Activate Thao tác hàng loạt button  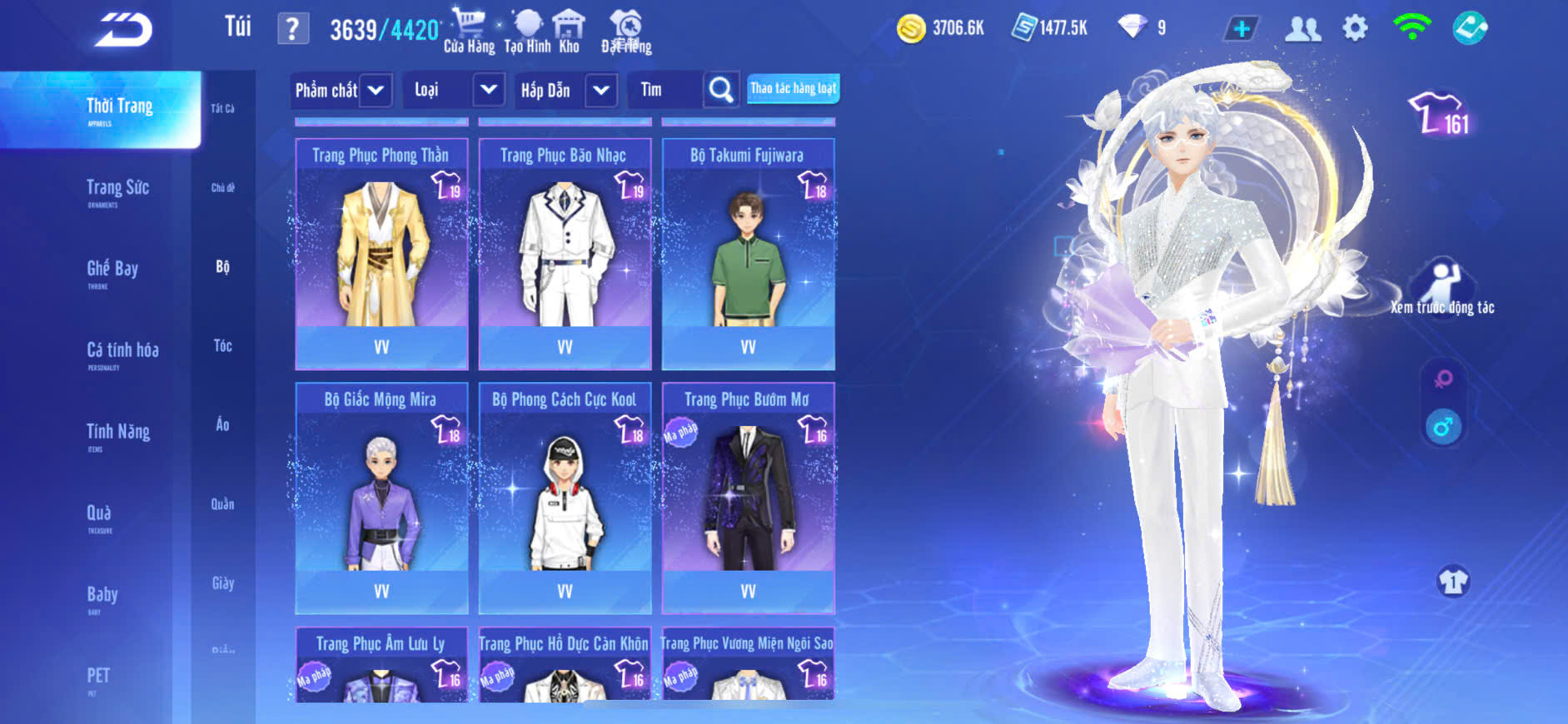pos(793,89)
